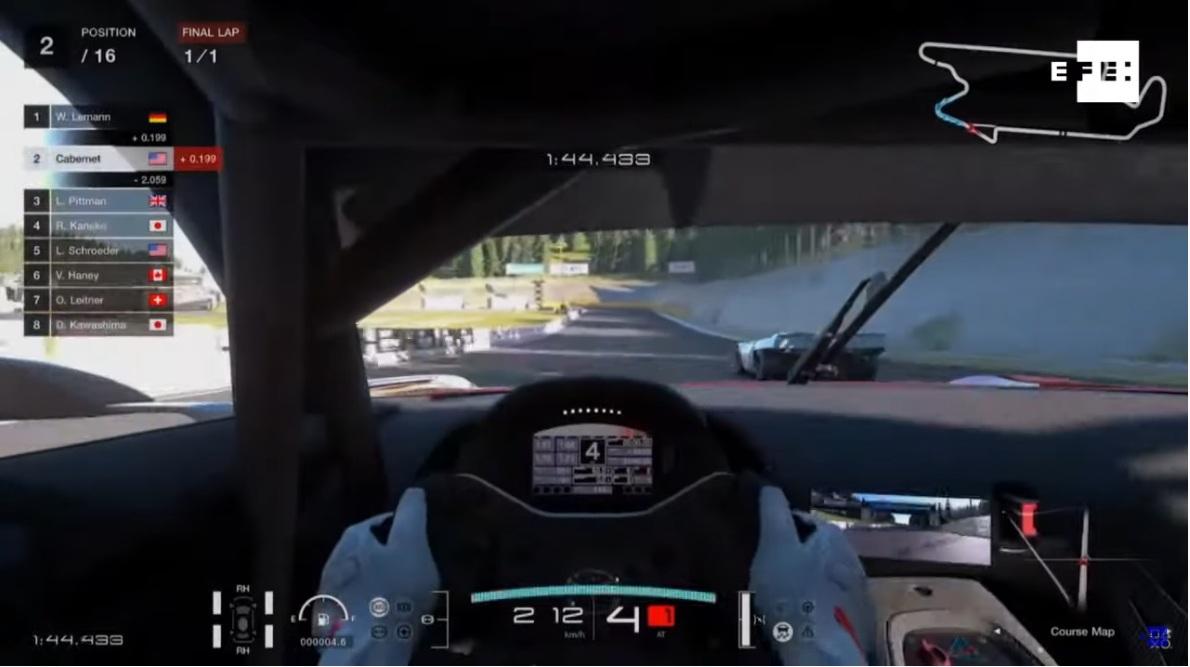
Task: Choose O. Leitner in the position list
Action: point(98,300)
